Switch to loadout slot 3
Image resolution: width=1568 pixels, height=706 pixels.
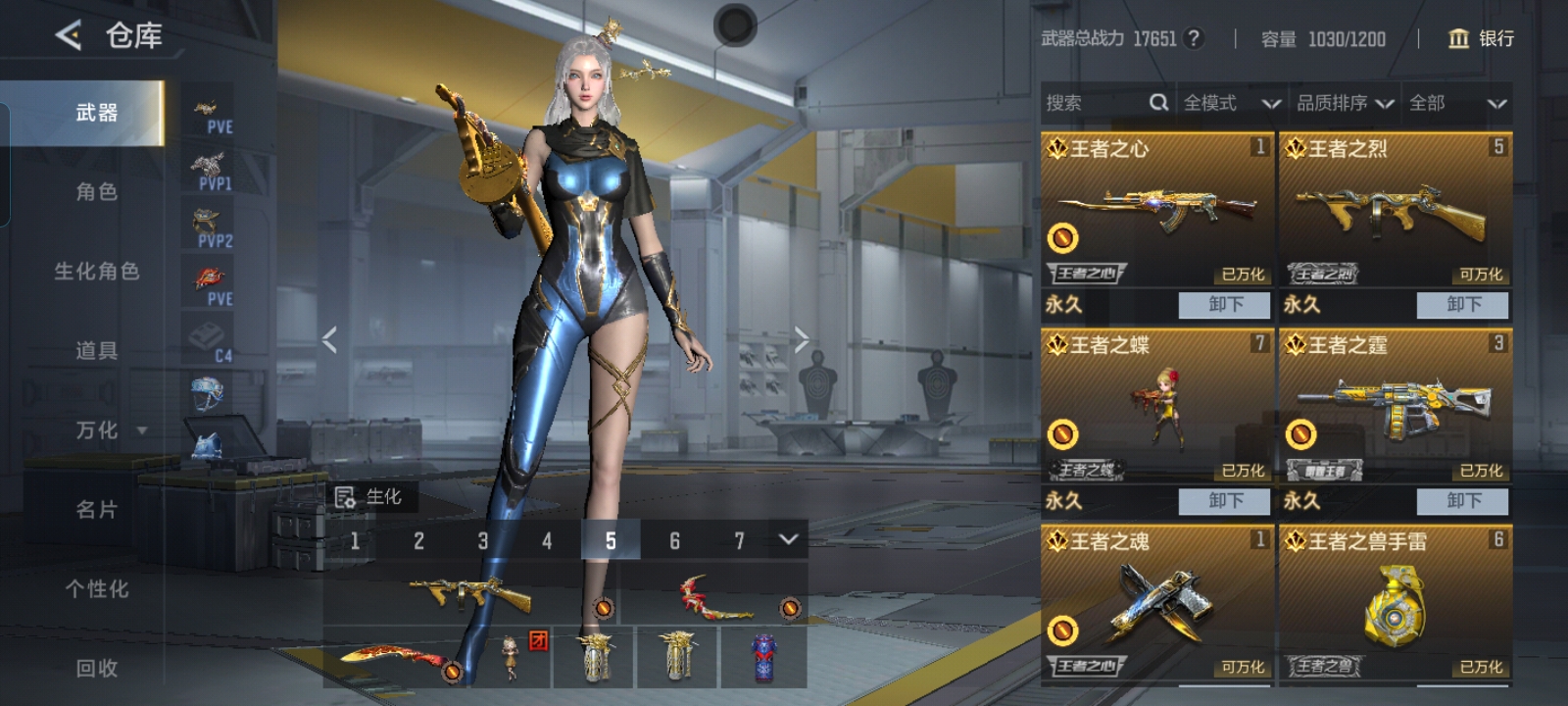[482, 540]
